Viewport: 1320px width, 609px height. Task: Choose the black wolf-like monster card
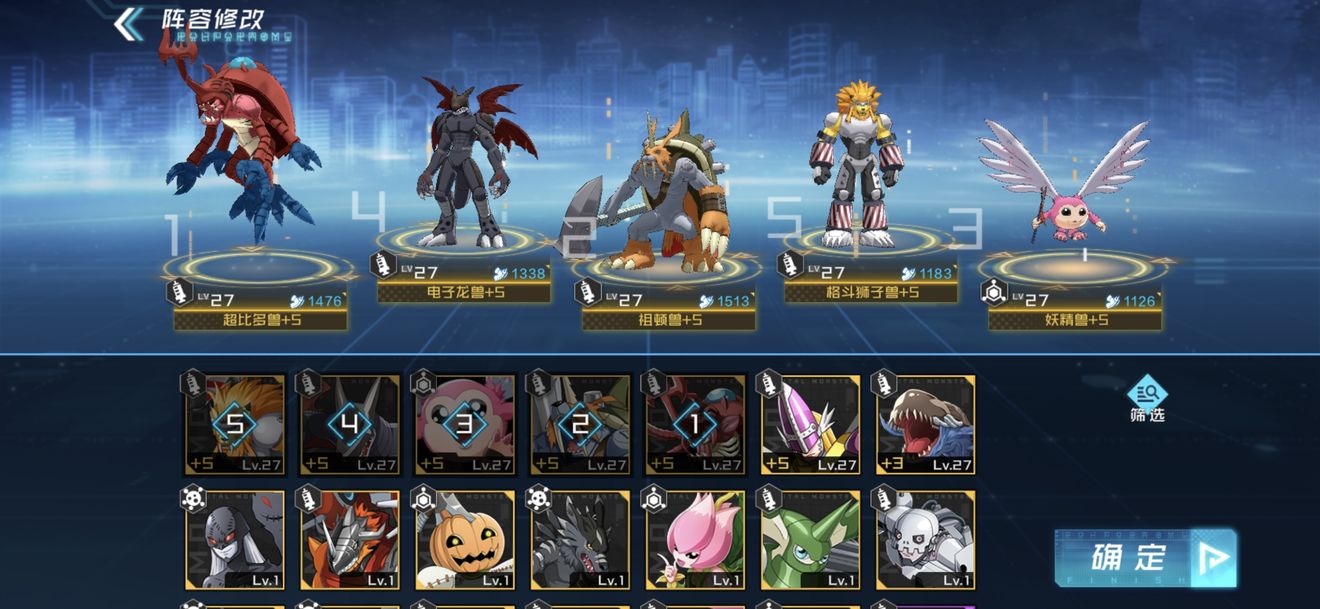click(580, 539)
